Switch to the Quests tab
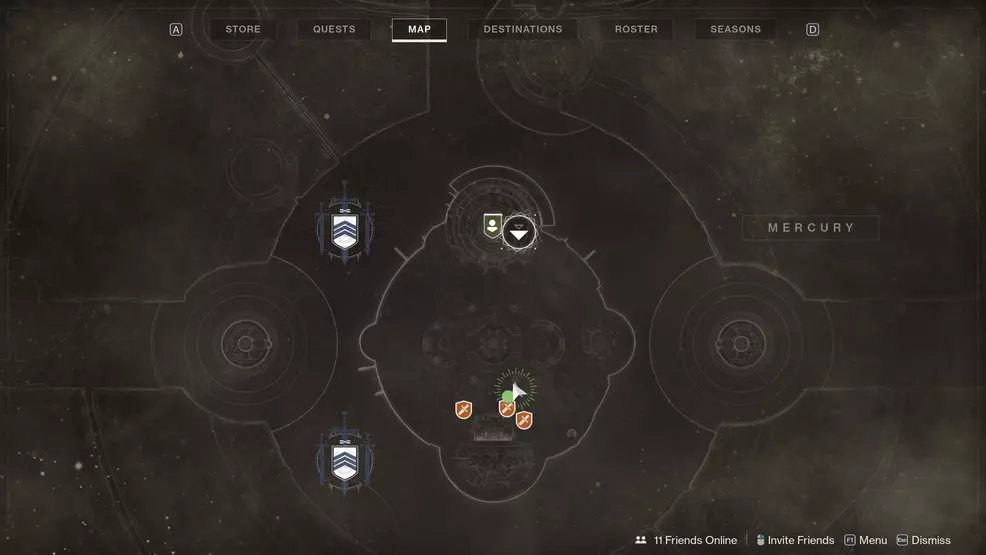This screenshot has height=555, width=986. point(334,30)
